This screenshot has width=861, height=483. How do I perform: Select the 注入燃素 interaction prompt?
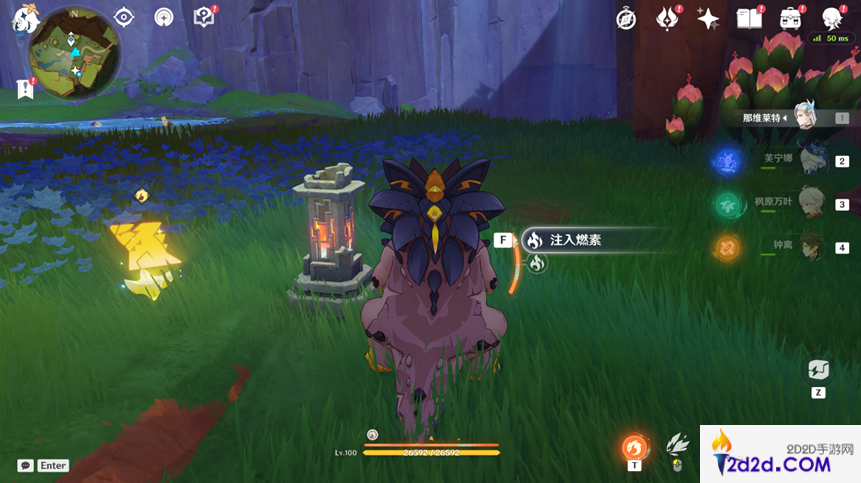575,240
